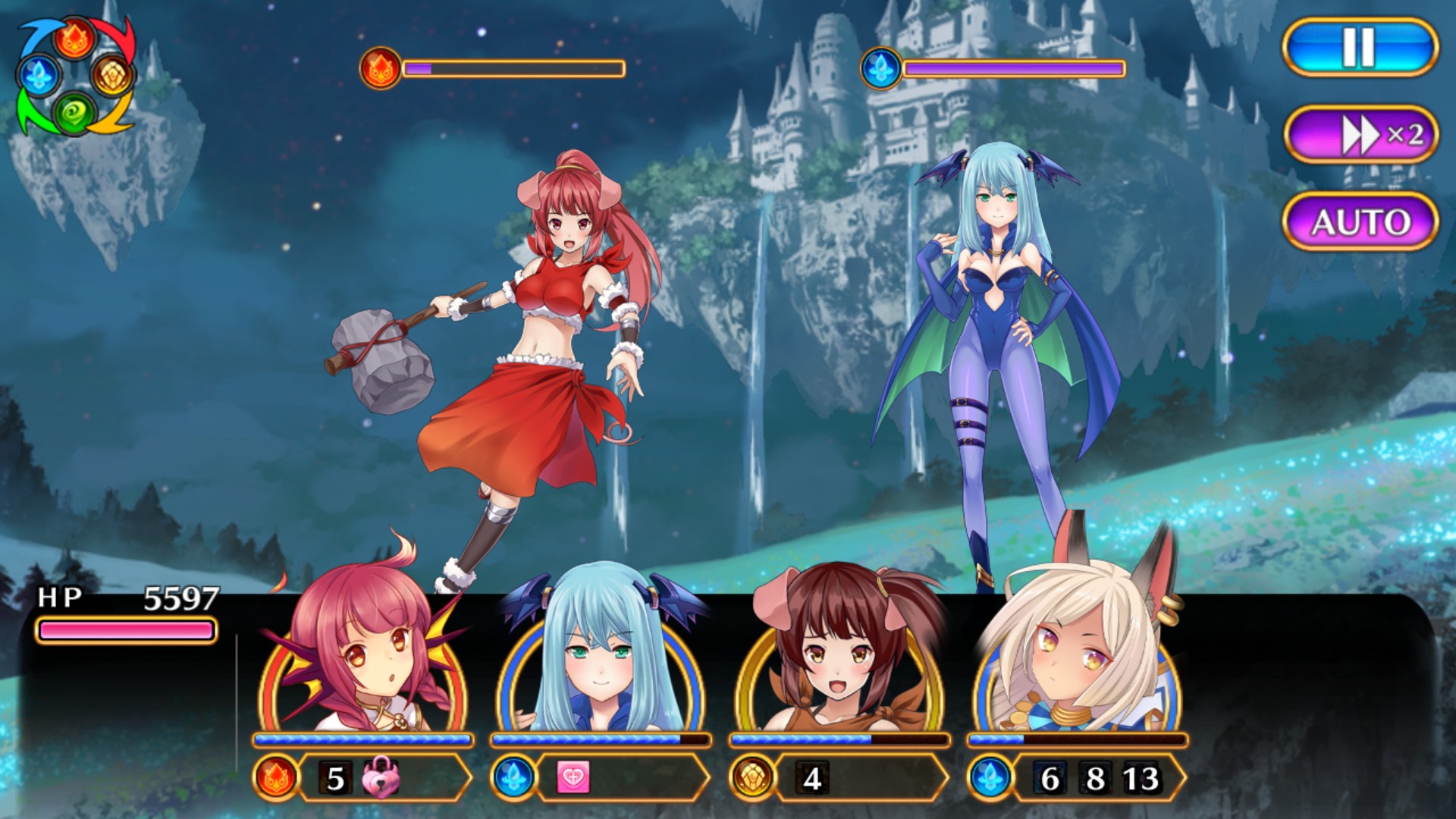Click the pink heart buff icon
Viewport: 1456px width, 819px height.
coord(573,778)
